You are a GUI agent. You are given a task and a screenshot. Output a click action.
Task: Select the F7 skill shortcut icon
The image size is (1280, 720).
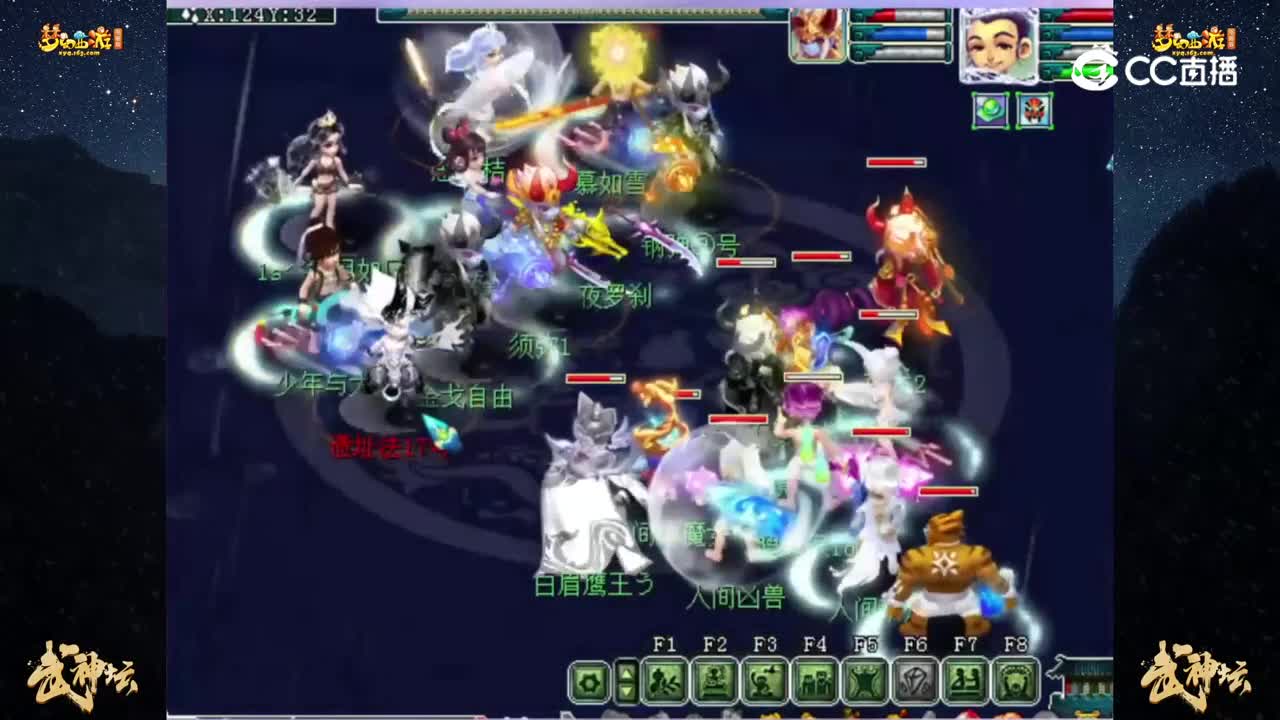click(x=967, y=678)
